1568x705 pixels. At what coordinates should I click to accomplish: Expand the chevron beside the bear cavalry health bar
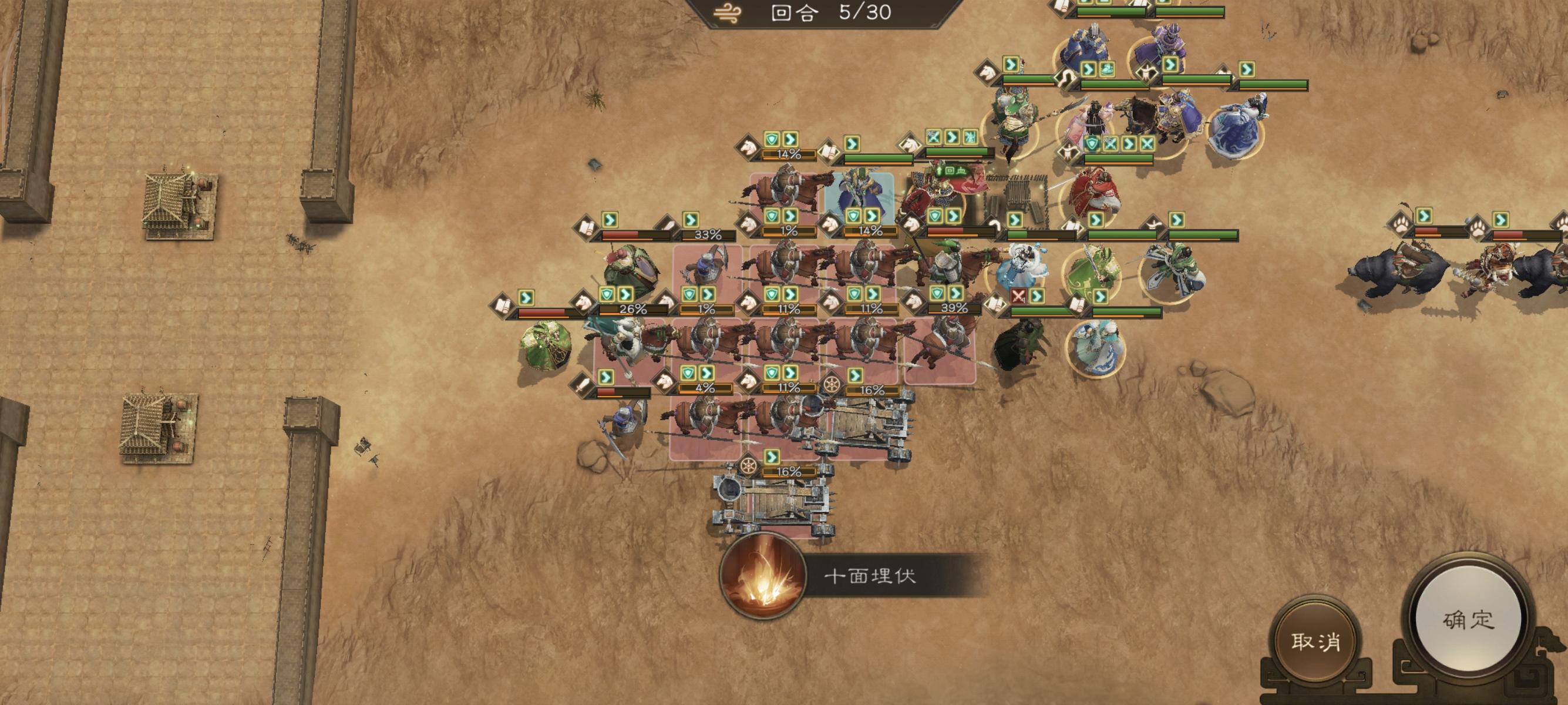[1424, 216]
